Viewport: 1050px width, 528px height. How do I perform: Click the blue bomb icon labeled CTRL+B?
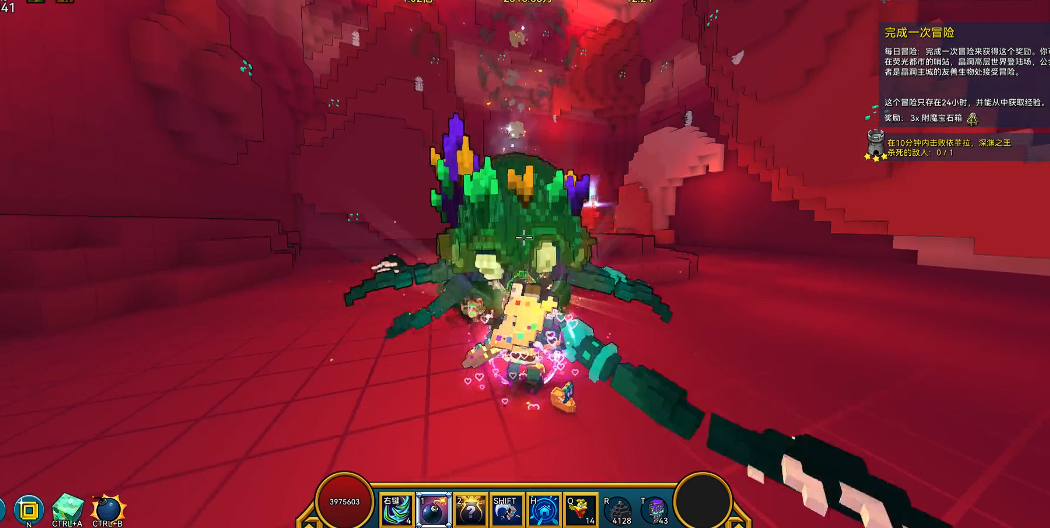click(107, 508)
